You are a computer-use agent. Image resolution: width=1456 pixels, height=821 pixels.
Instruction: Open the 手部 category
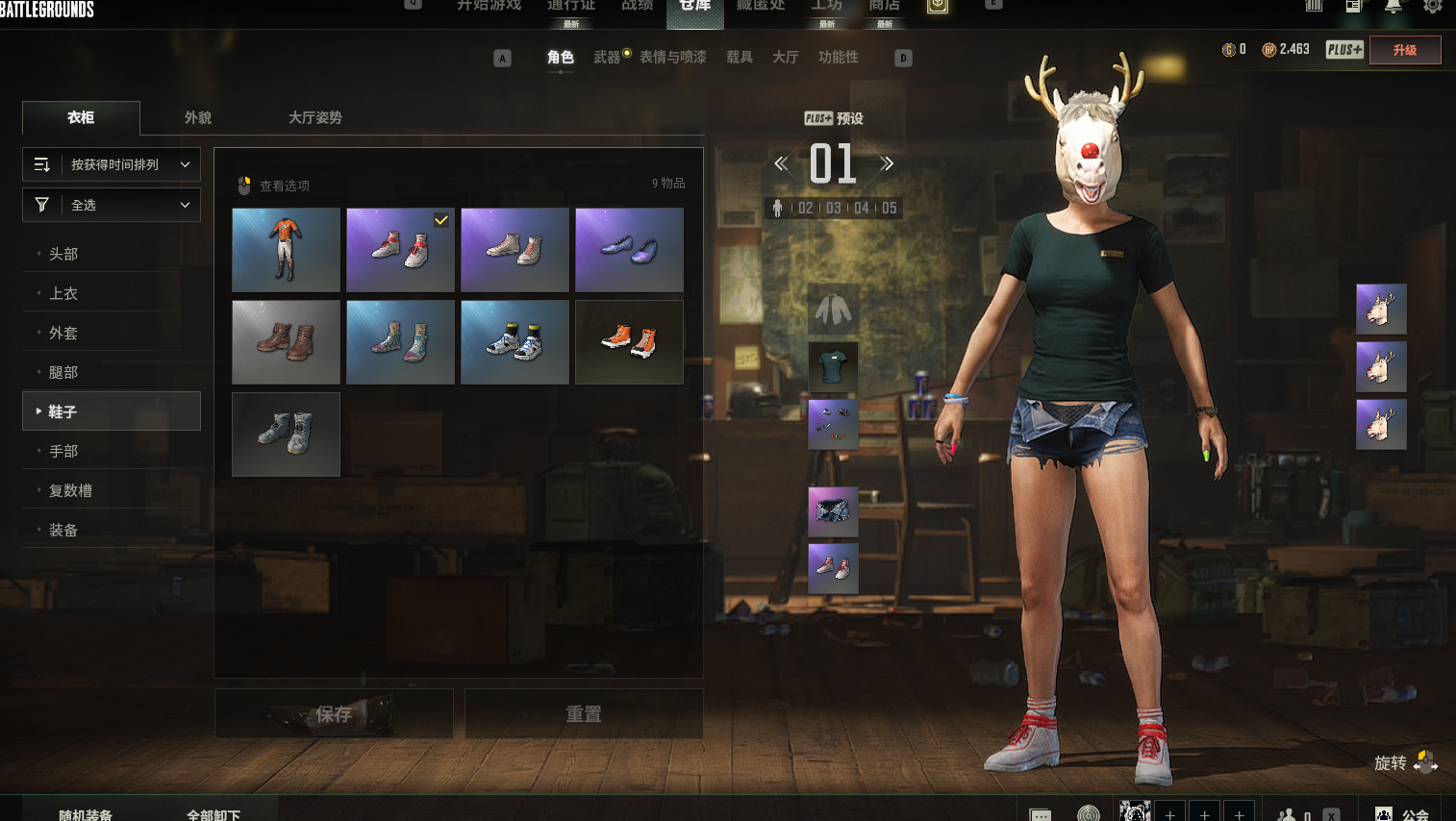click(63, 451)
